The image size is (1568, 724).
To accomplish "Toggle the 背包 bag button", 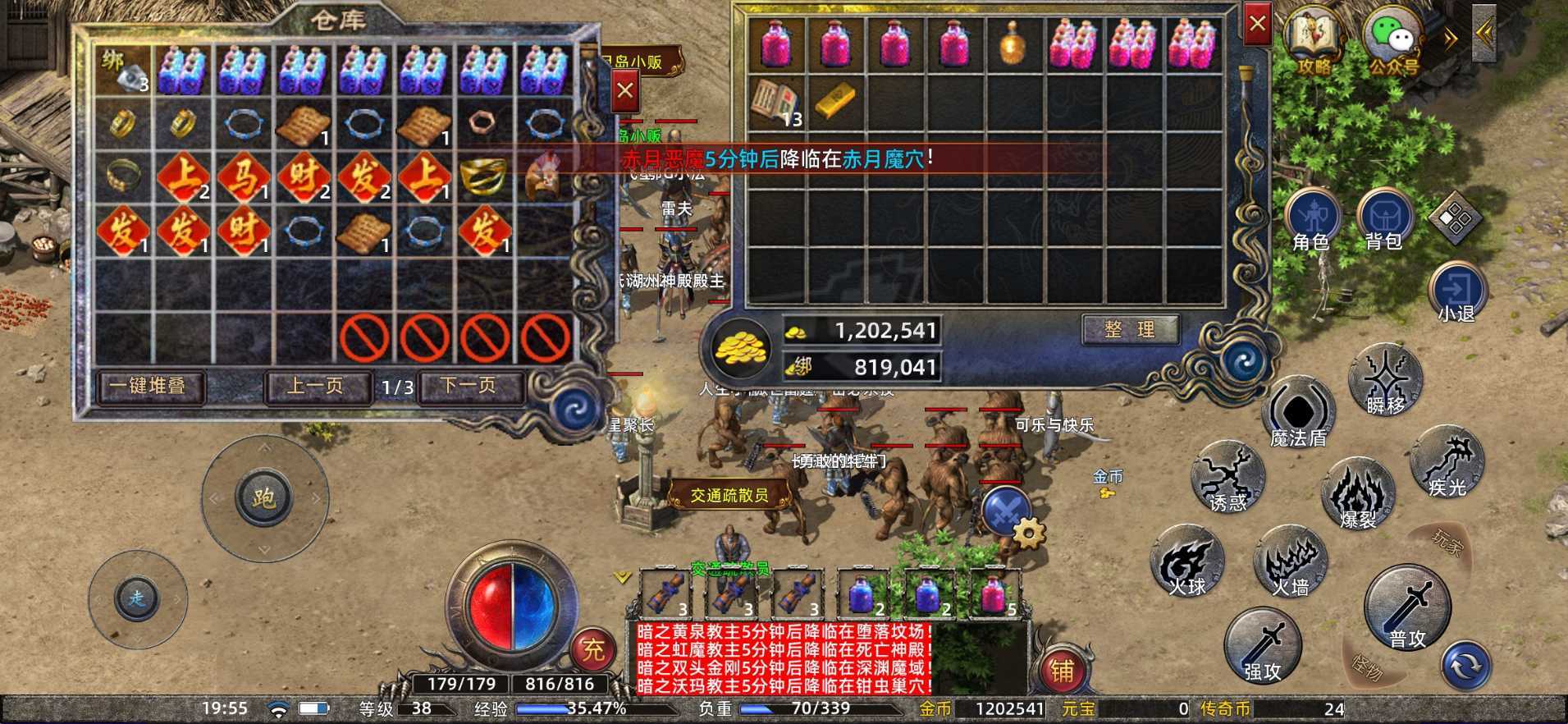I will click(1383, 219).
